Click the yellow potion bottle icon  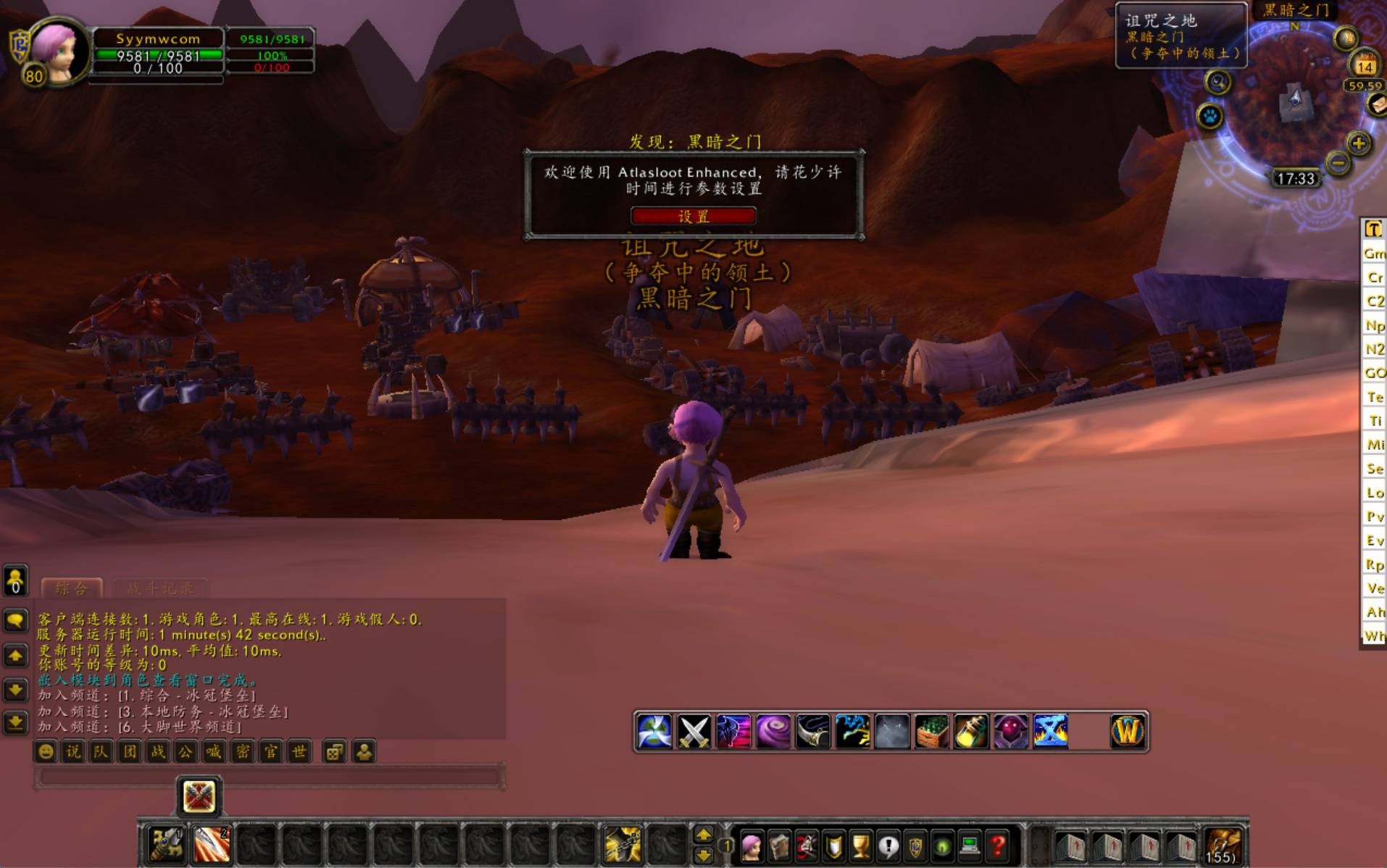pos(970,731)
